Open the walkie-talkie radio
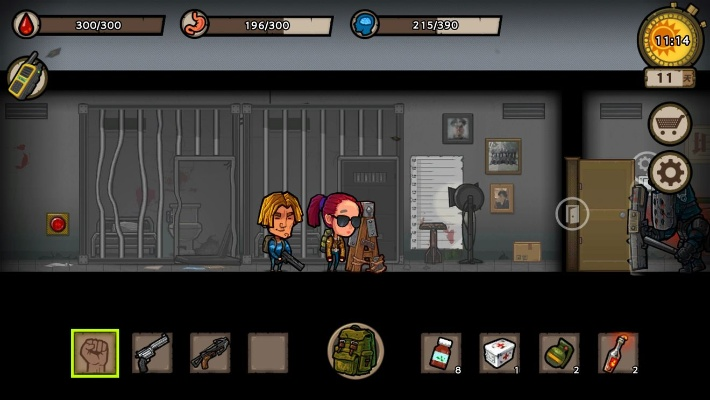 click(x=26, y=77)
